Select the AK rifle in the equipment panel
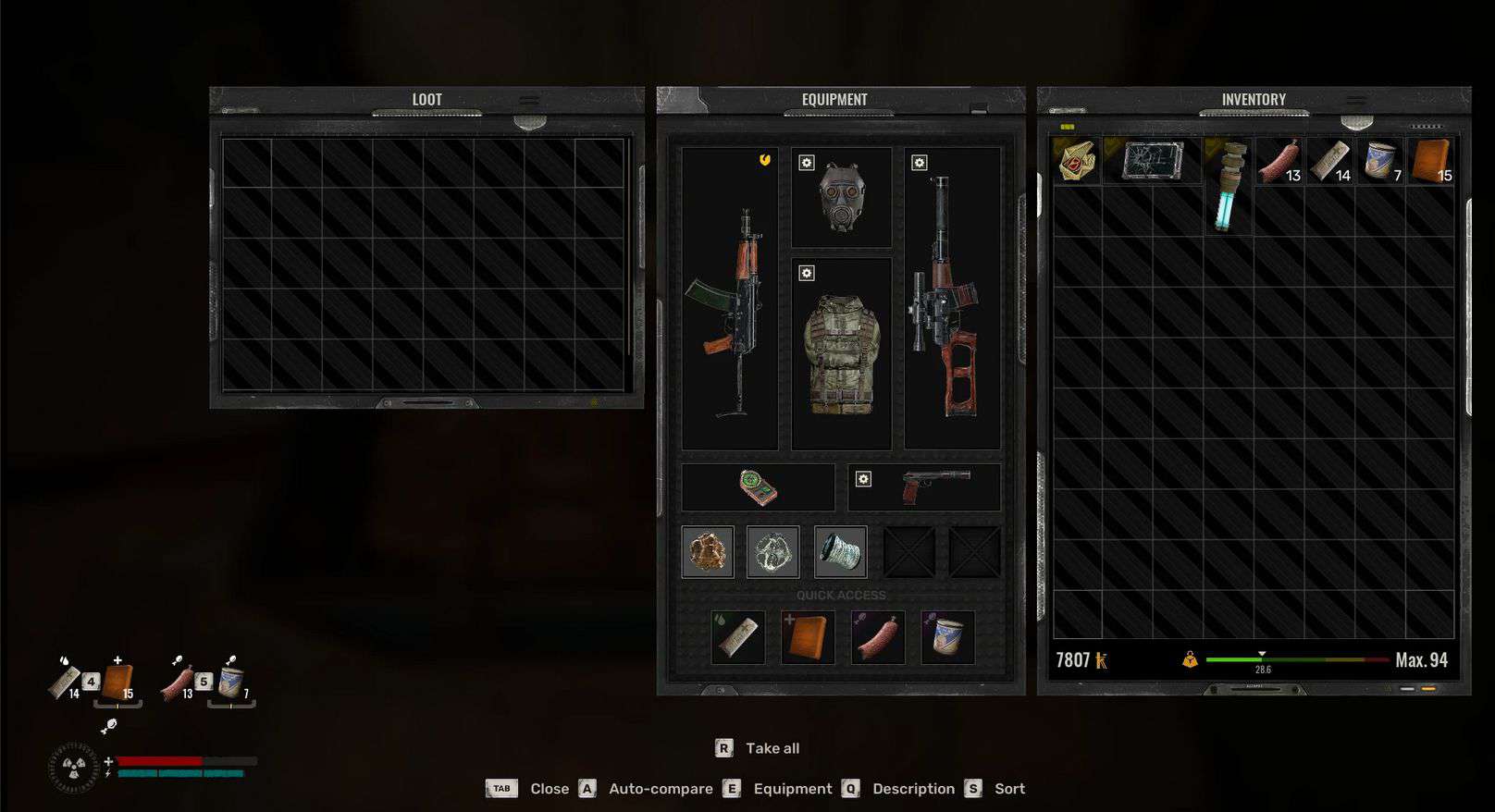Image resolution: width=1495 pixels, height=812 pixels. (730, 301)
